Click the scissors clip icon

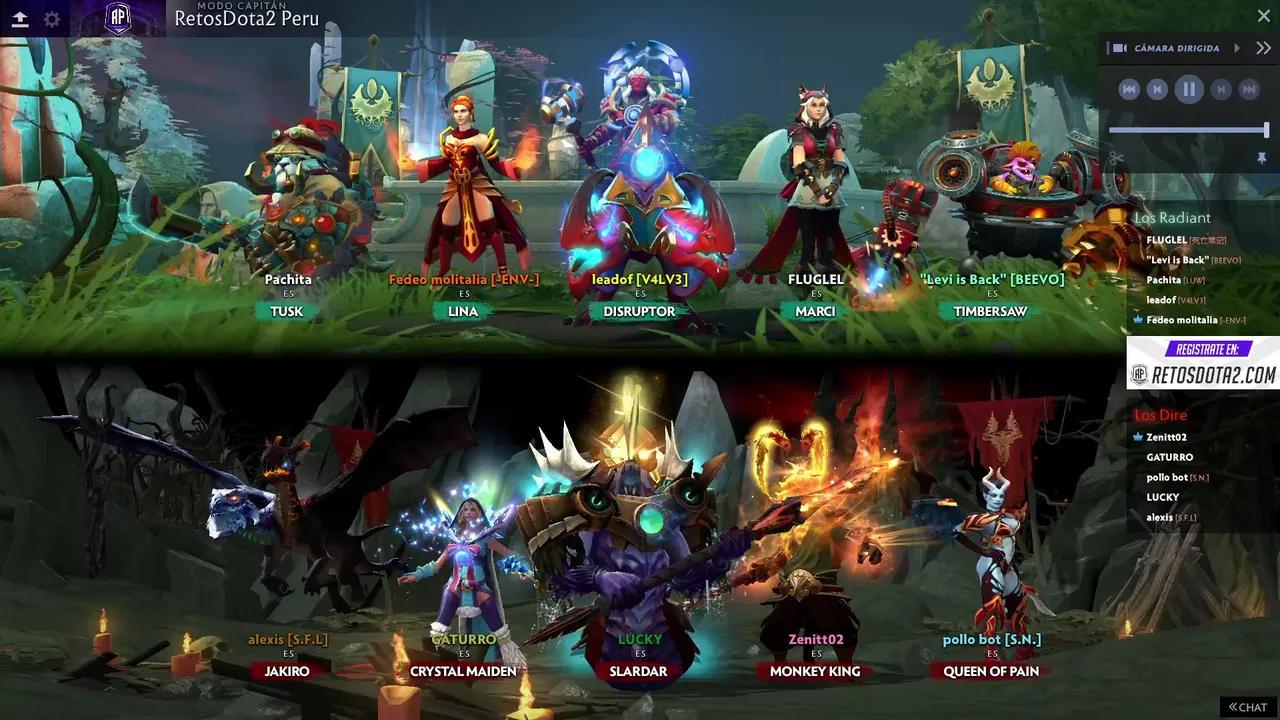(x=1117, y=158)
